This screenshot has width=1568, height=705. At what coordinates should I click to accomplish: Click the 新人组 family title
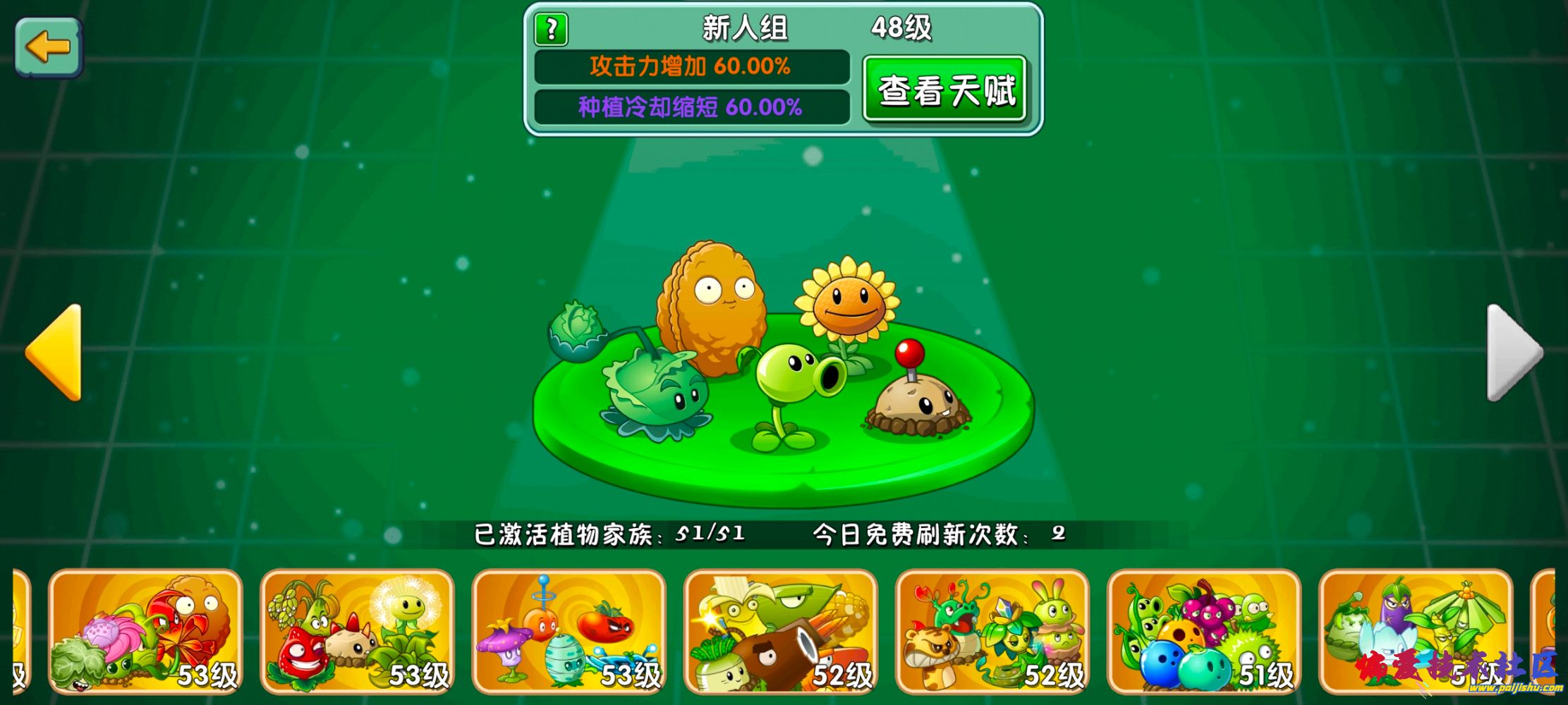click(x=744, y=28)
